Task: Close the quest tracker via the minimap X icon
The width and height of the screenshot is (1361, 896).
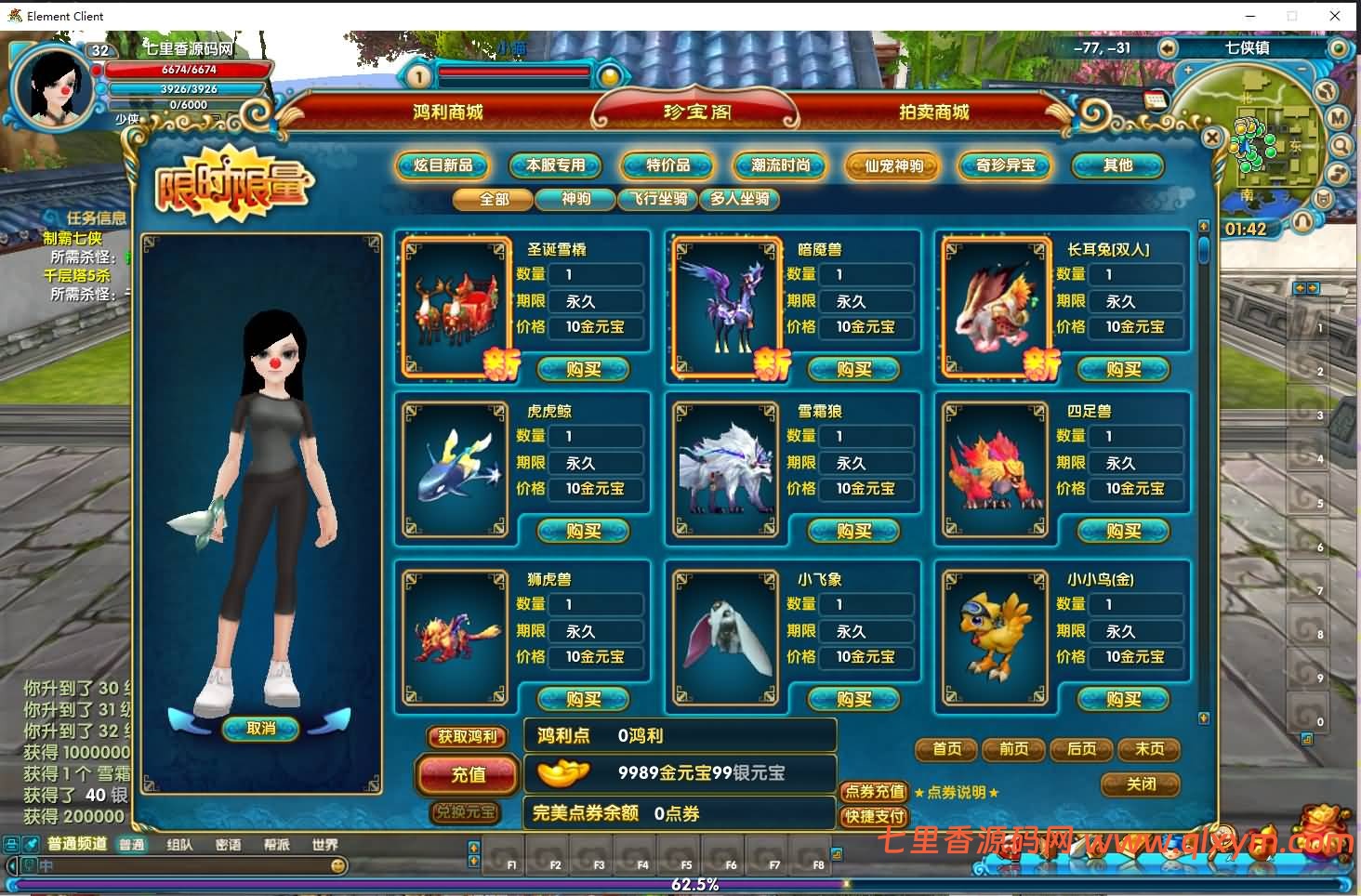Action: [1213, 138]
